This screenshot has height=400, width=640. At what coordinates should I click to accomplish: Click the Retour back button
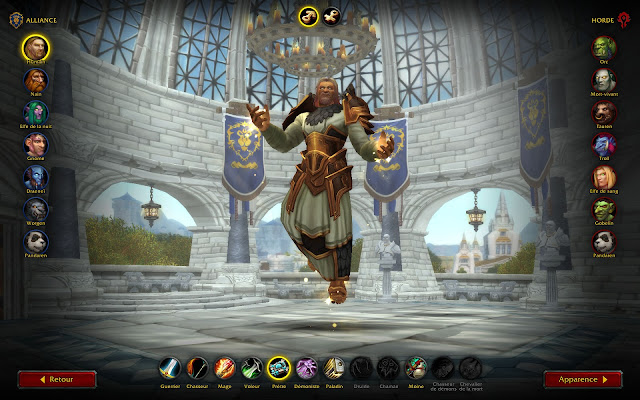click(x=57, y=380)
